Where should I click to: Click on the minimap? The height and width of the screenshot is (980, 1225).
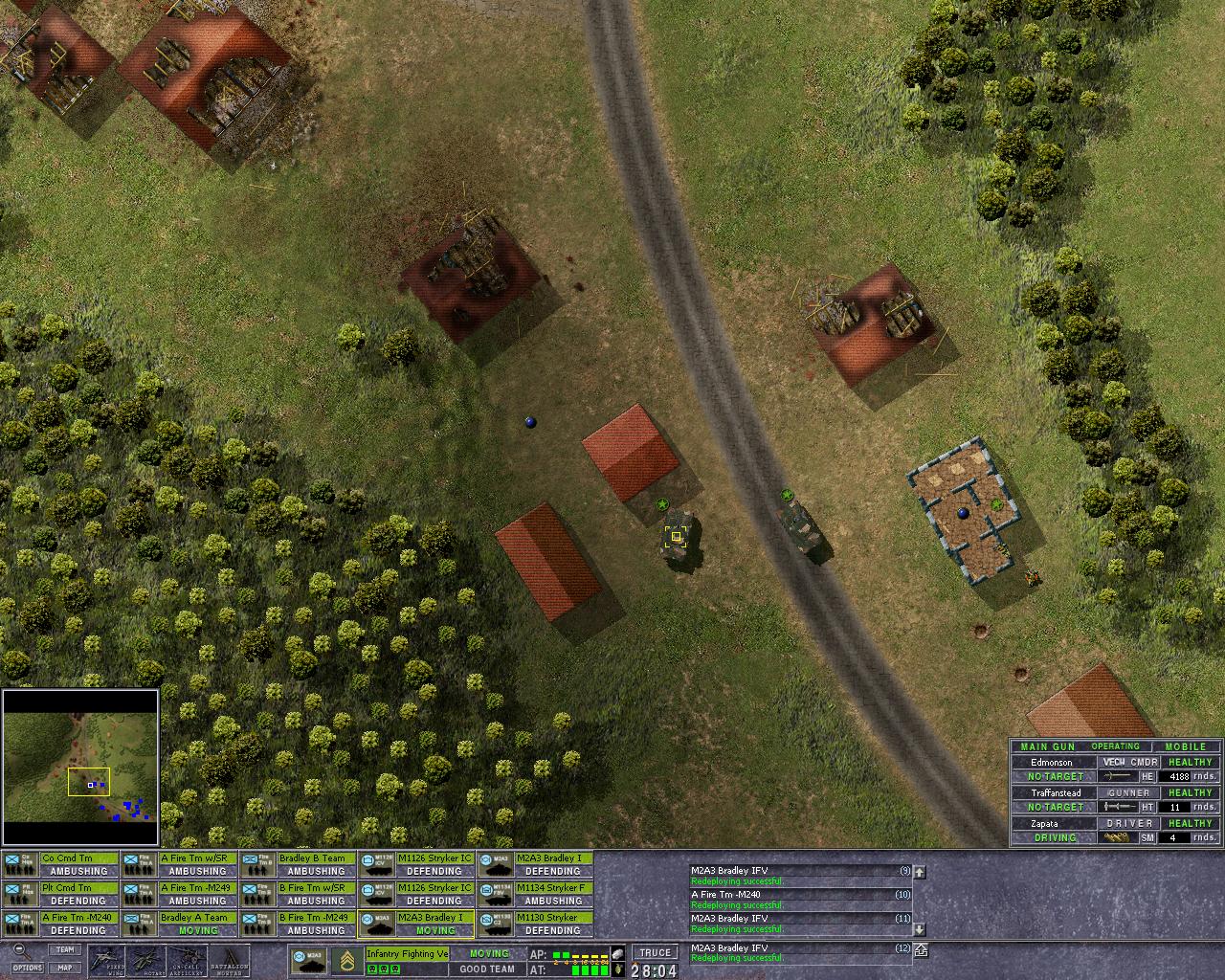[x=80, y=768]
